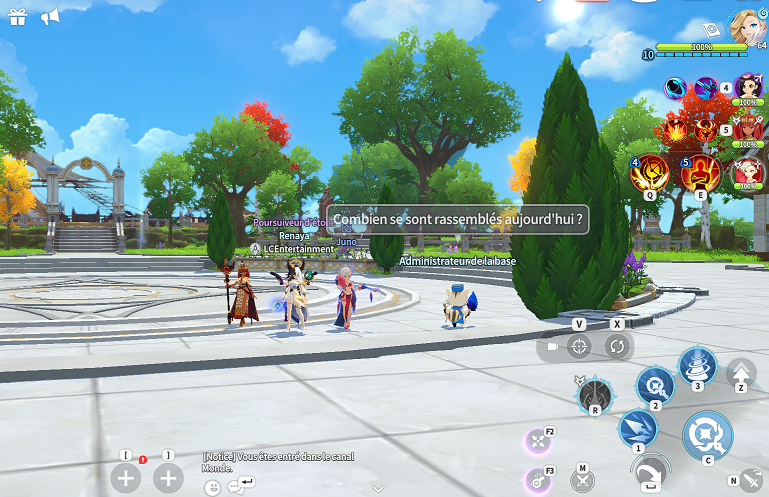Click the megaphone announcements icon
Image resolution: width=769 pixels, height=497 pixels.
coord(50,17)
